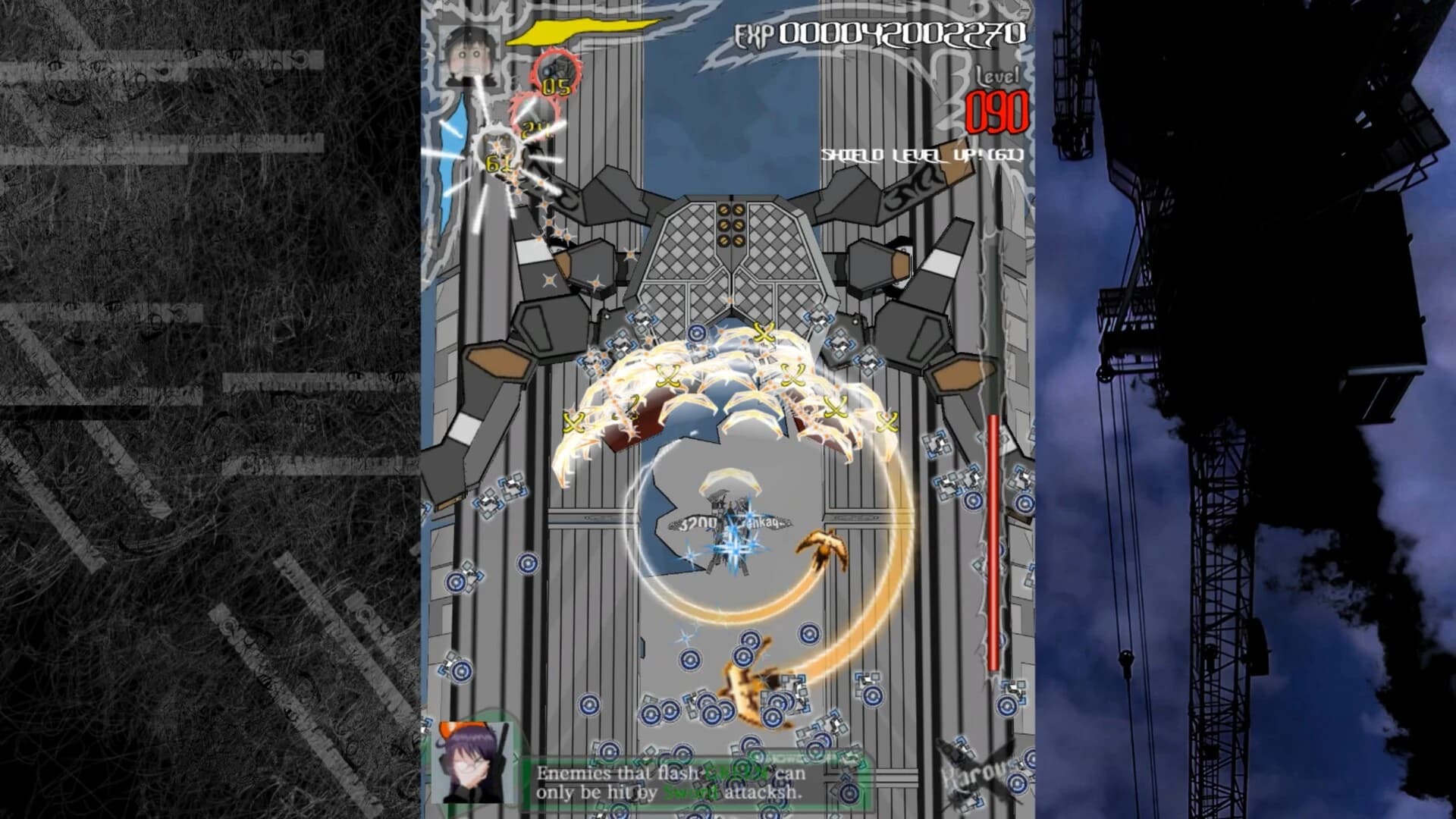Click the boss's vertical red health bar
Screen dimensions: 1456x819
[x=993, y=538]
